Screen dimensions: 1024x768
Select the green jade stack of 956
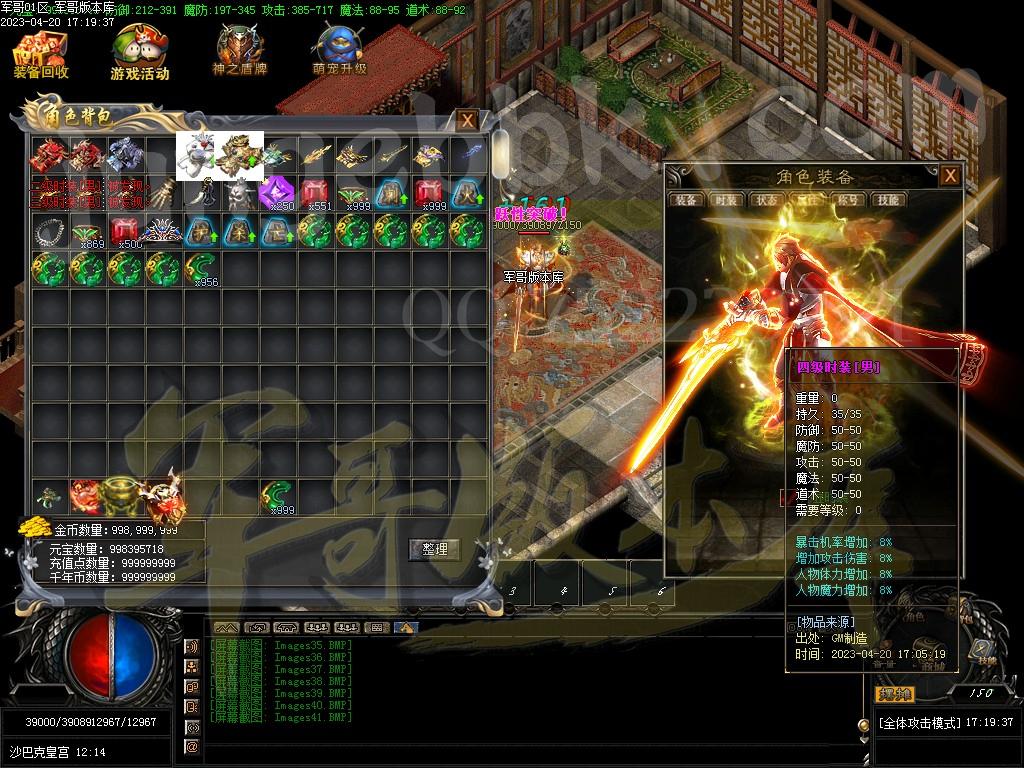201,270
